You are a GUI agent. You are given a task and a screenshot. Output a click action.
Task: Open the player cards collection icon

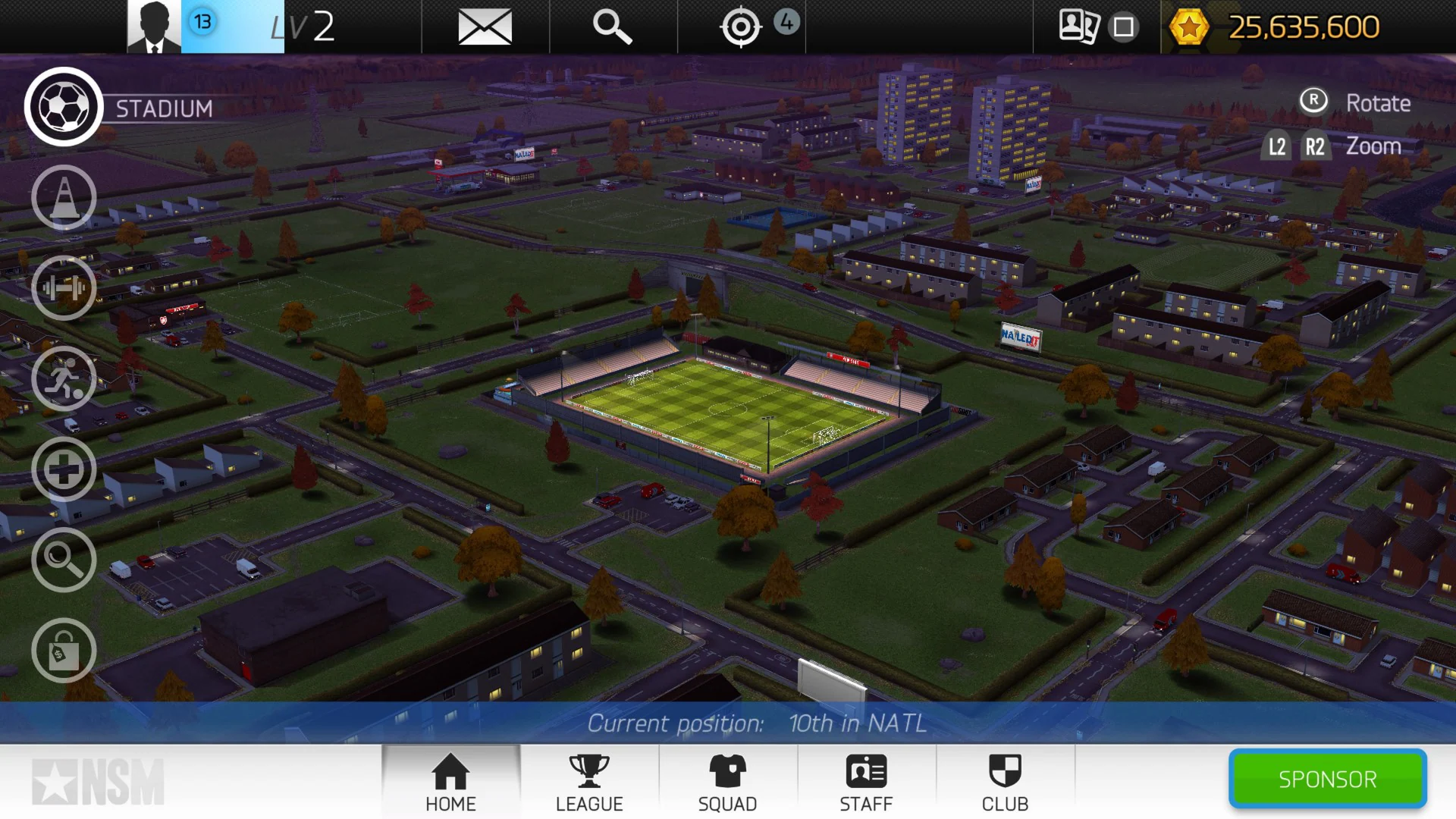point(1082,27)
